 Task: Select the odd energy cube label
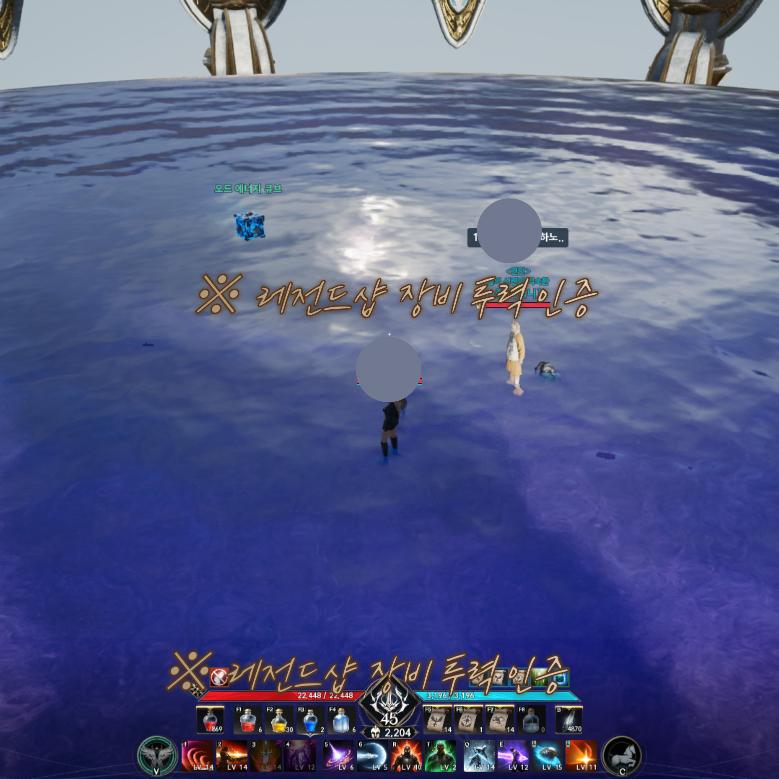248,188
